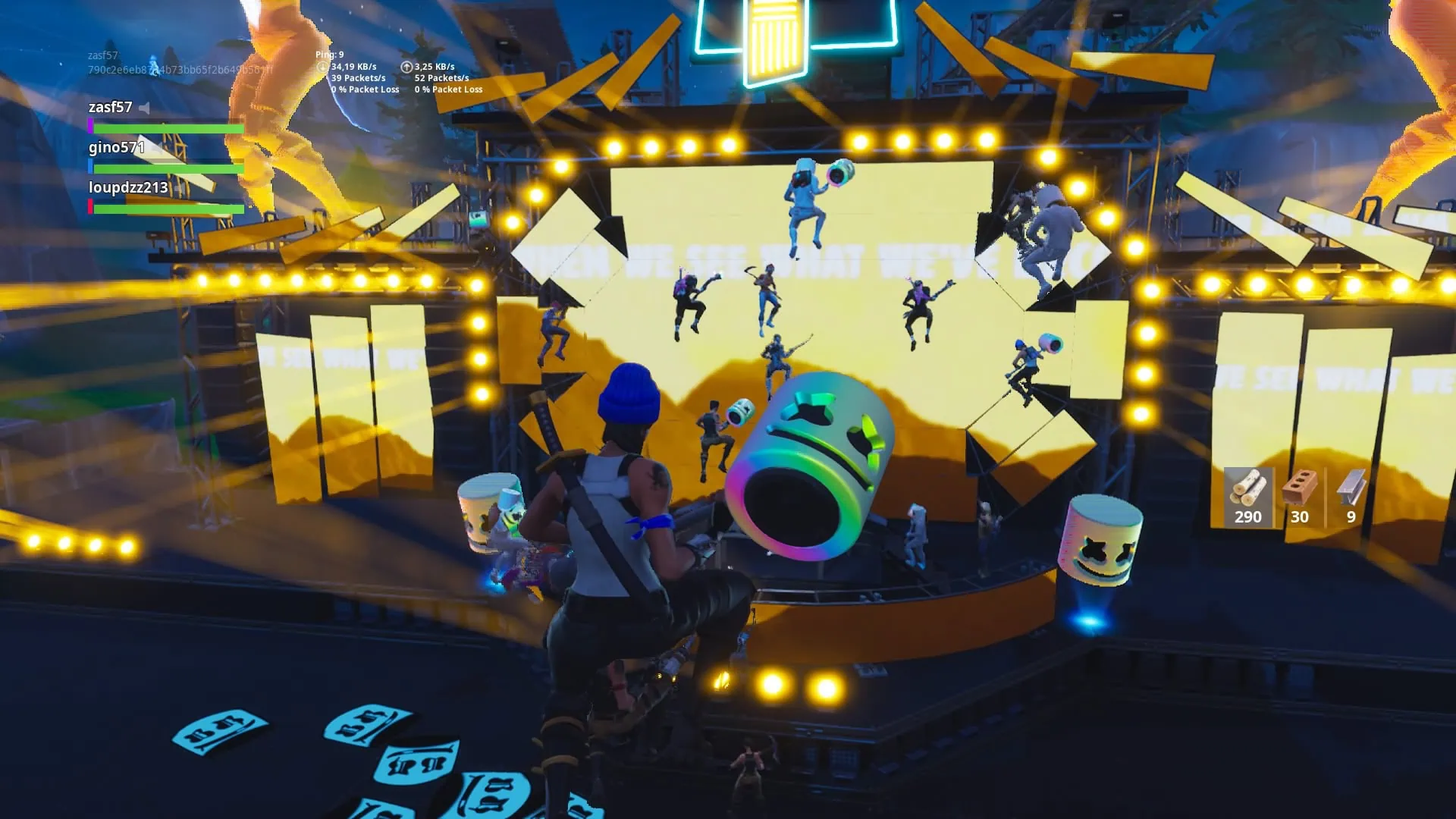Select the brick material slot
Image resolution: width=1456 pixels, height=819 pixels.
(x=1299, y=497)
